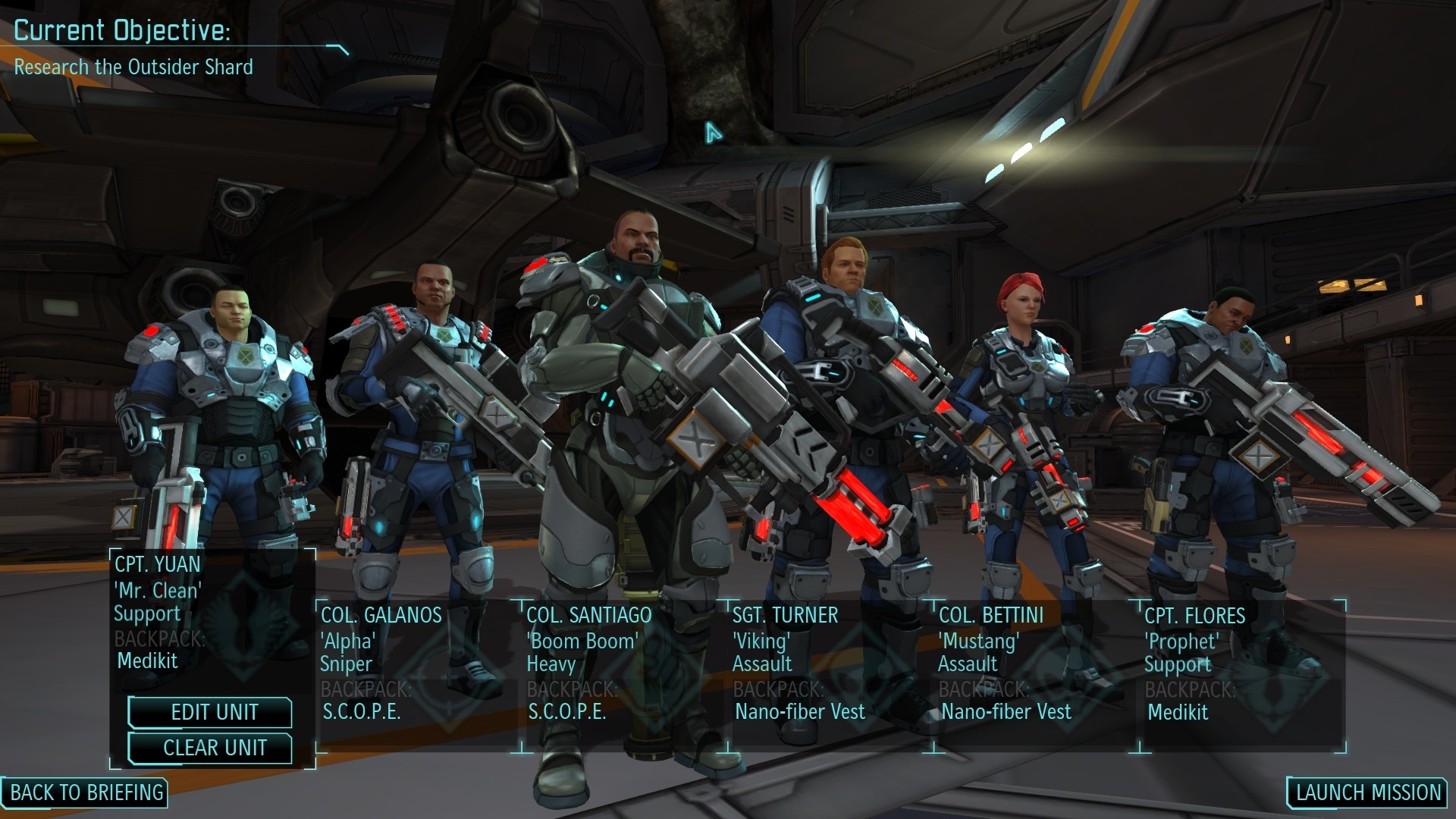Select Col. Bettini's Nano-fiber Vest backpack entry
Screen dimensions: 1456x819
pyautogui.click(x=1006, y=712)
